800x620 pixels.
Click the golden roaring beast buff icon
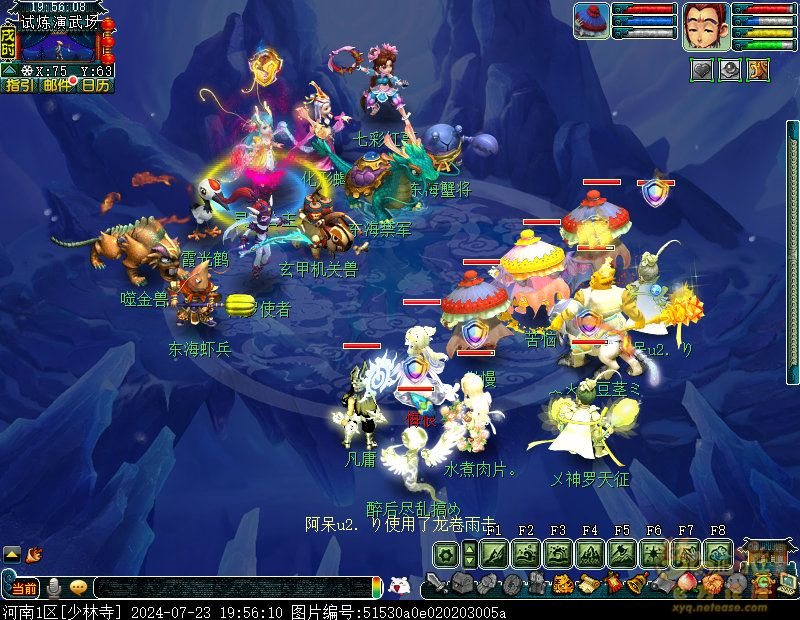coord(758,70)
